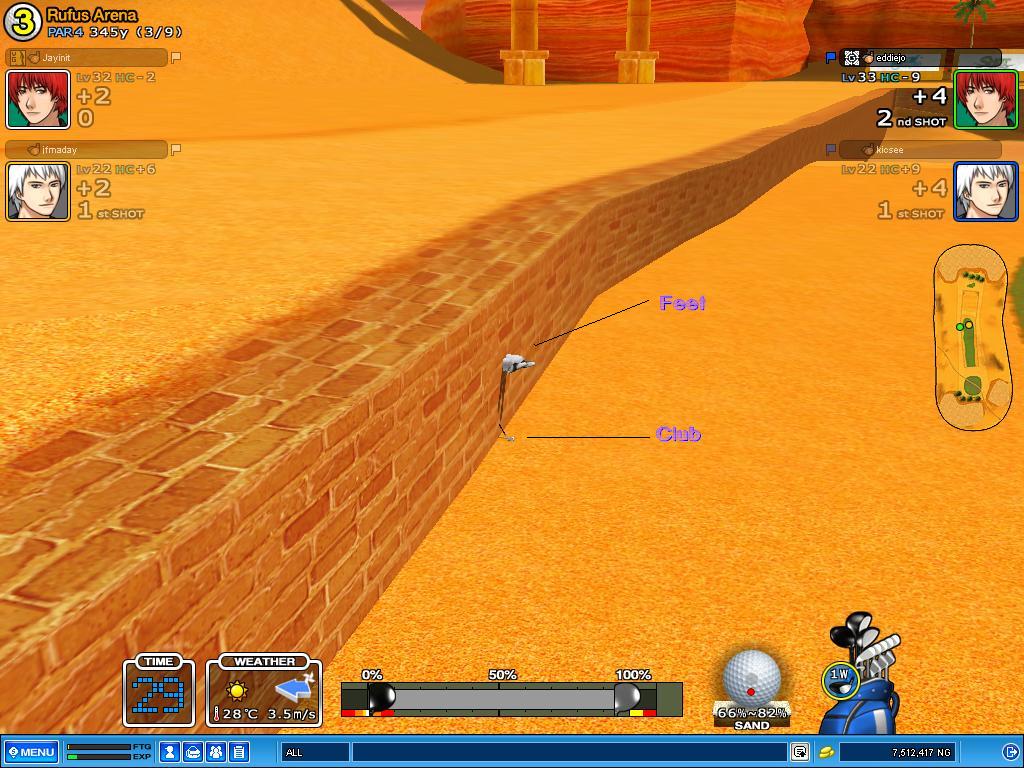Click the chat message input field
1024x768 pixels.
tap(568, 752)
